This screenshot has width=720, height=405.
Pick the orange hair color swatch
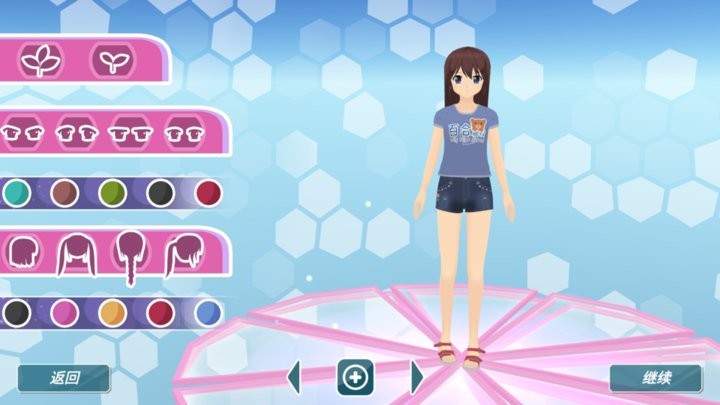point(112,313)
